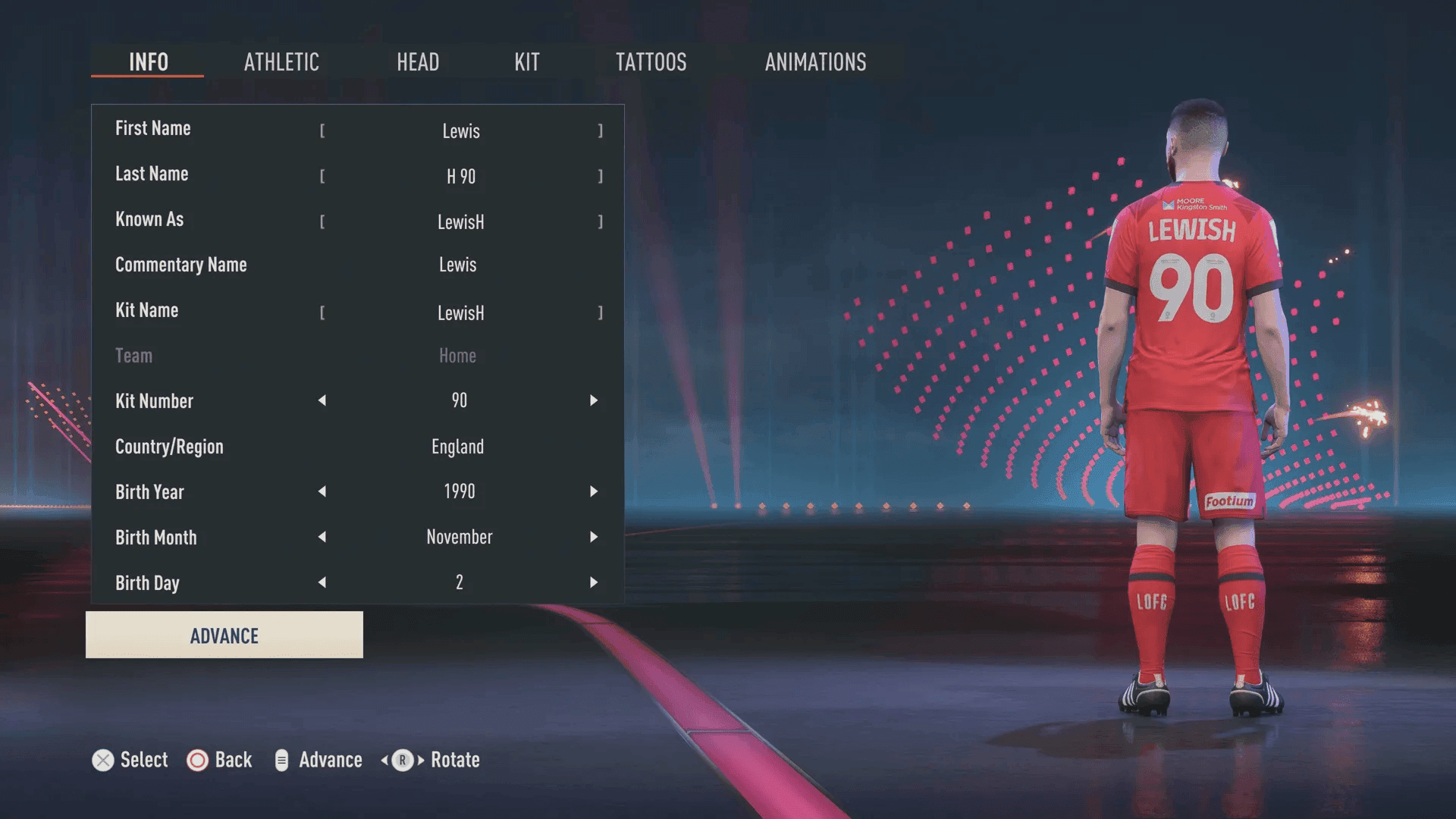Screen dimensions: 1456x819
Task: Click the X Select controller icon
Action: [103, 760]
